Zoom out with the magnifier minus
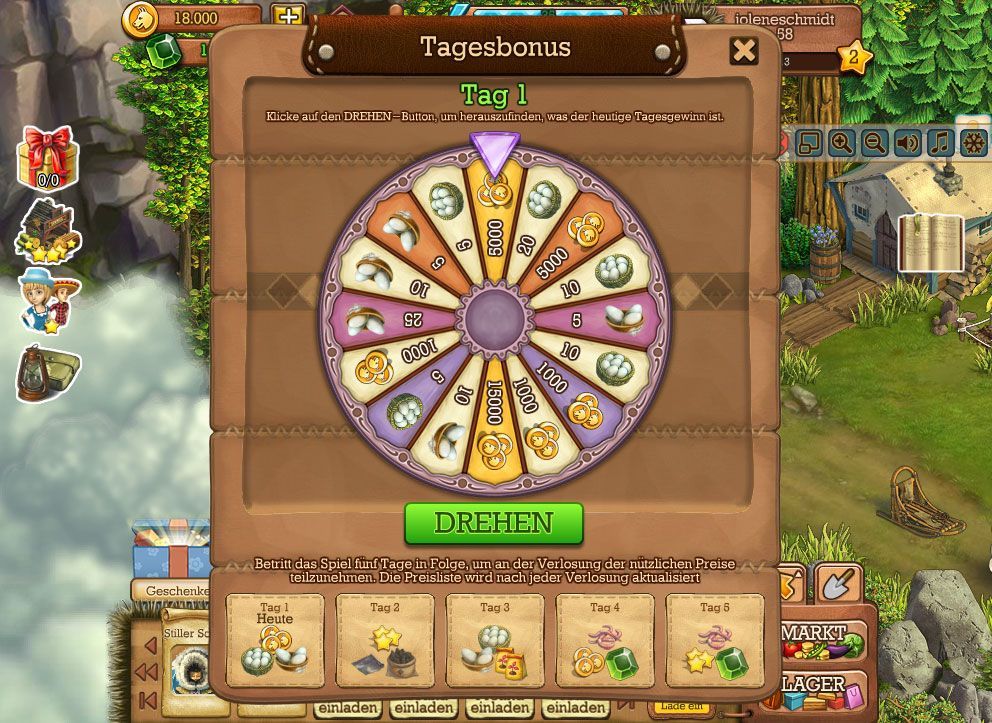992x723 pixels. [x=874, y=143]
